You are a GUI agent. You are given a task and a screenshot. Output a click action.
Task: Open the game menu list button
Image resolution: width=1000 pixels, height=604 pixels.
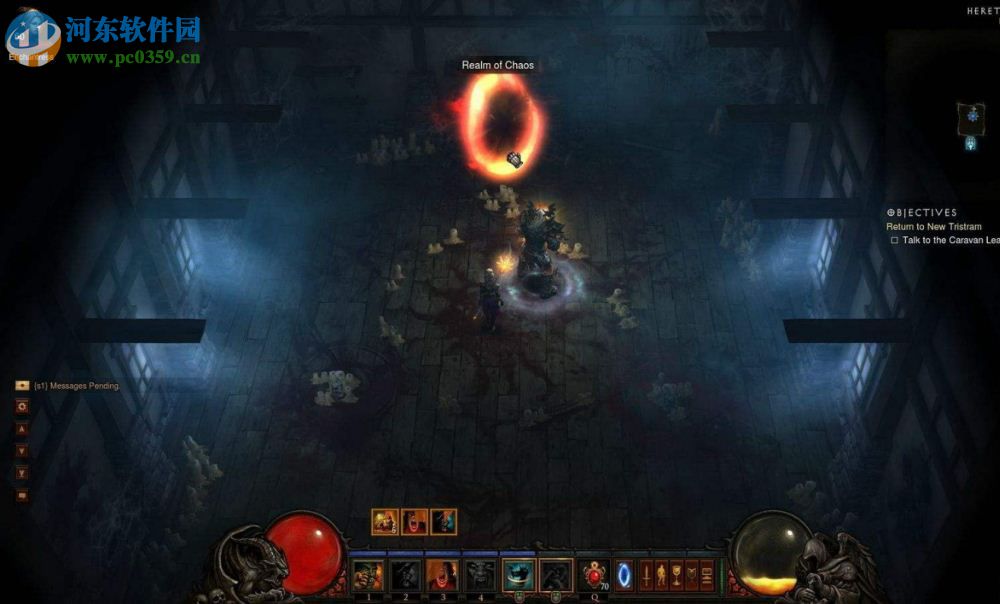(x=708, y=576)
